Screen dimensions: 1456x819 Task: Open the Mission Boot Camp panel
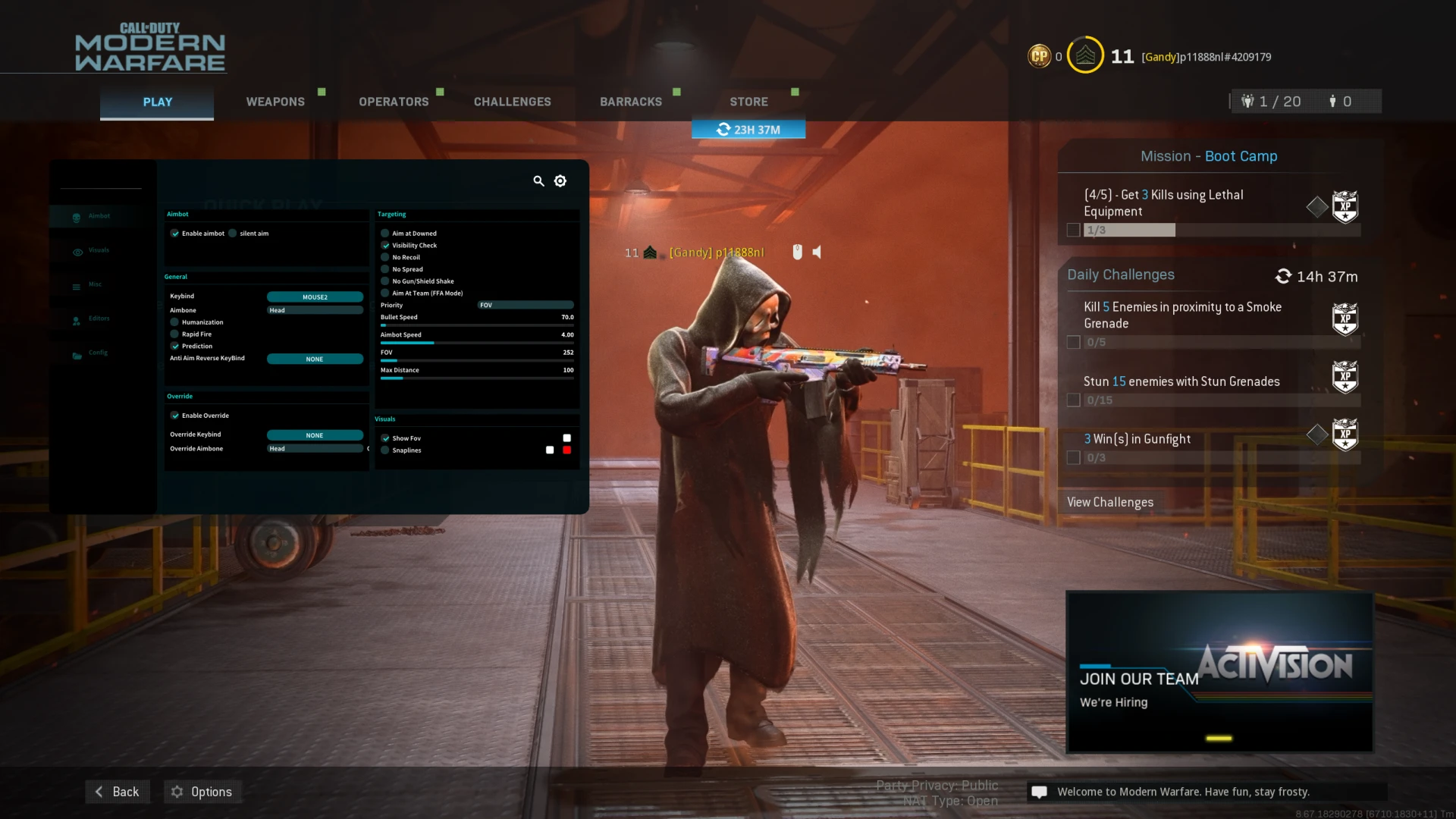1209,156
